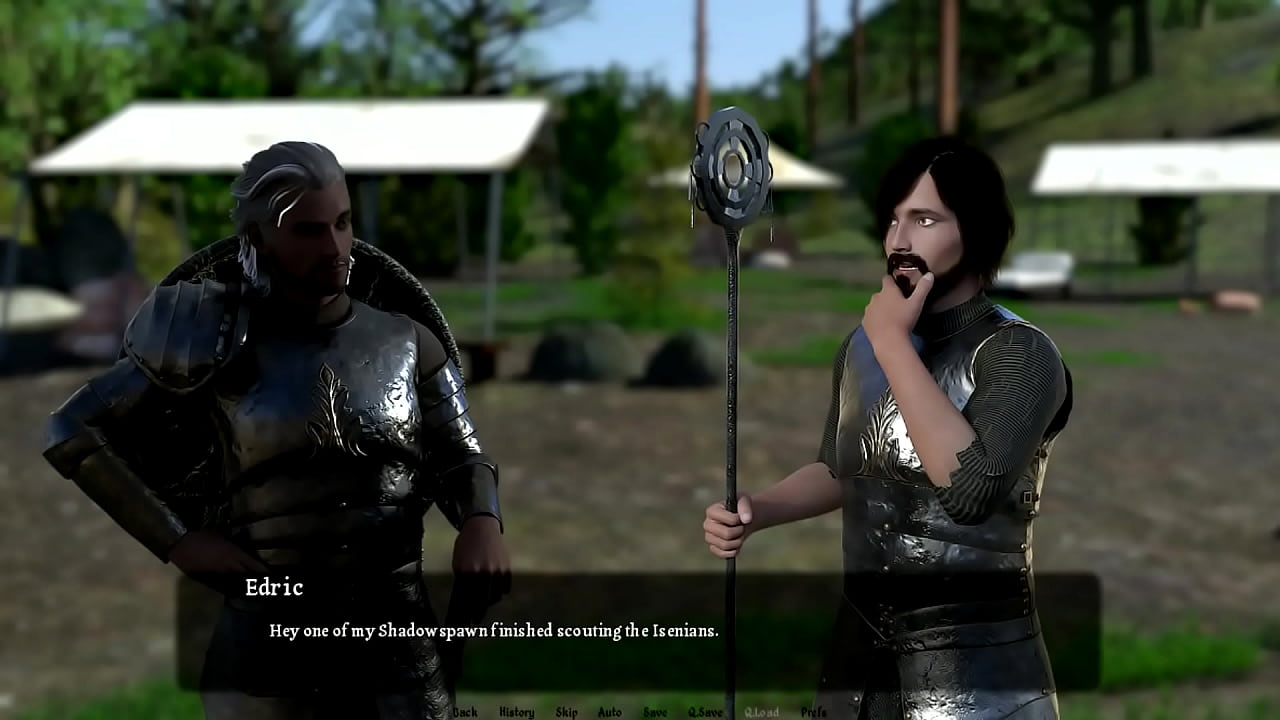Open the Save game screen

pyautogui.click(x=655, y=712)
